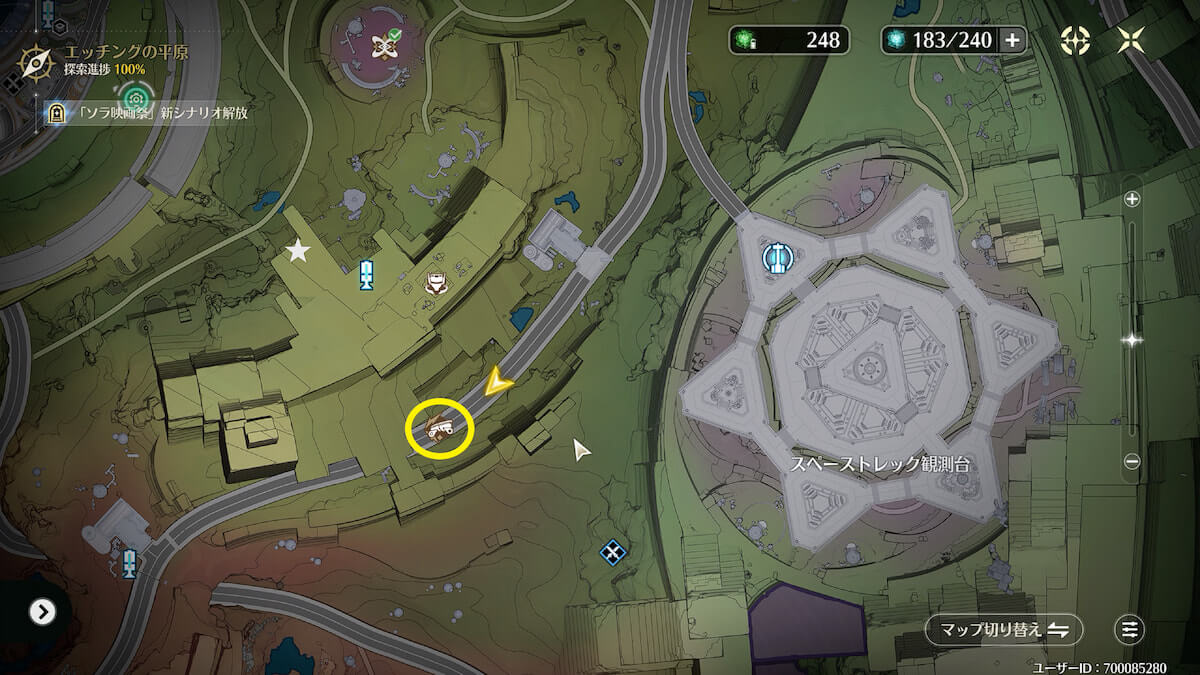Select the green gear map marker

click(x=136, y=98)
